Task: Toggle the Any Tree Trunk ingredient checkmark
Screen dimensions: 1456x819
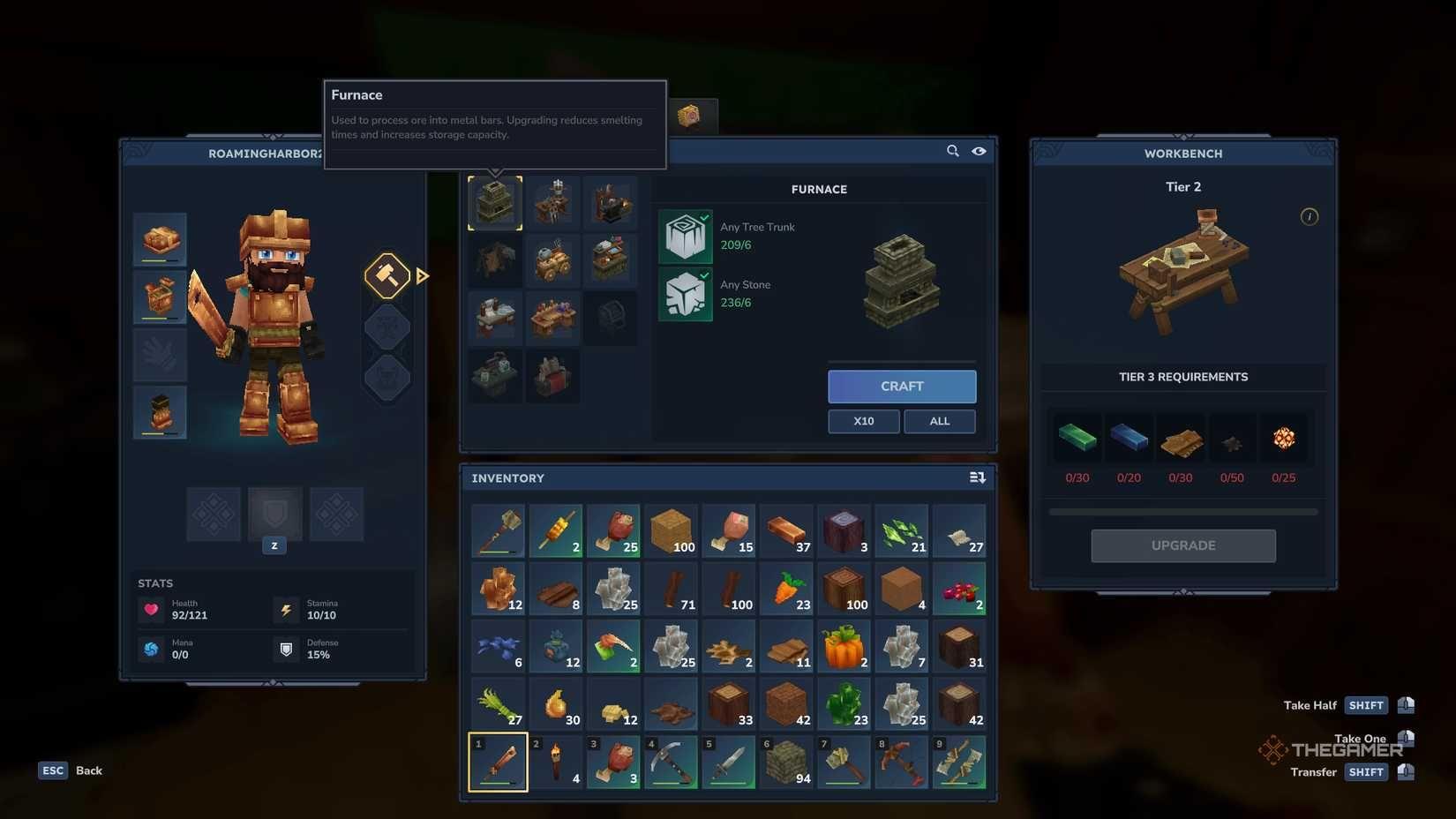Action: coord(703,218)
